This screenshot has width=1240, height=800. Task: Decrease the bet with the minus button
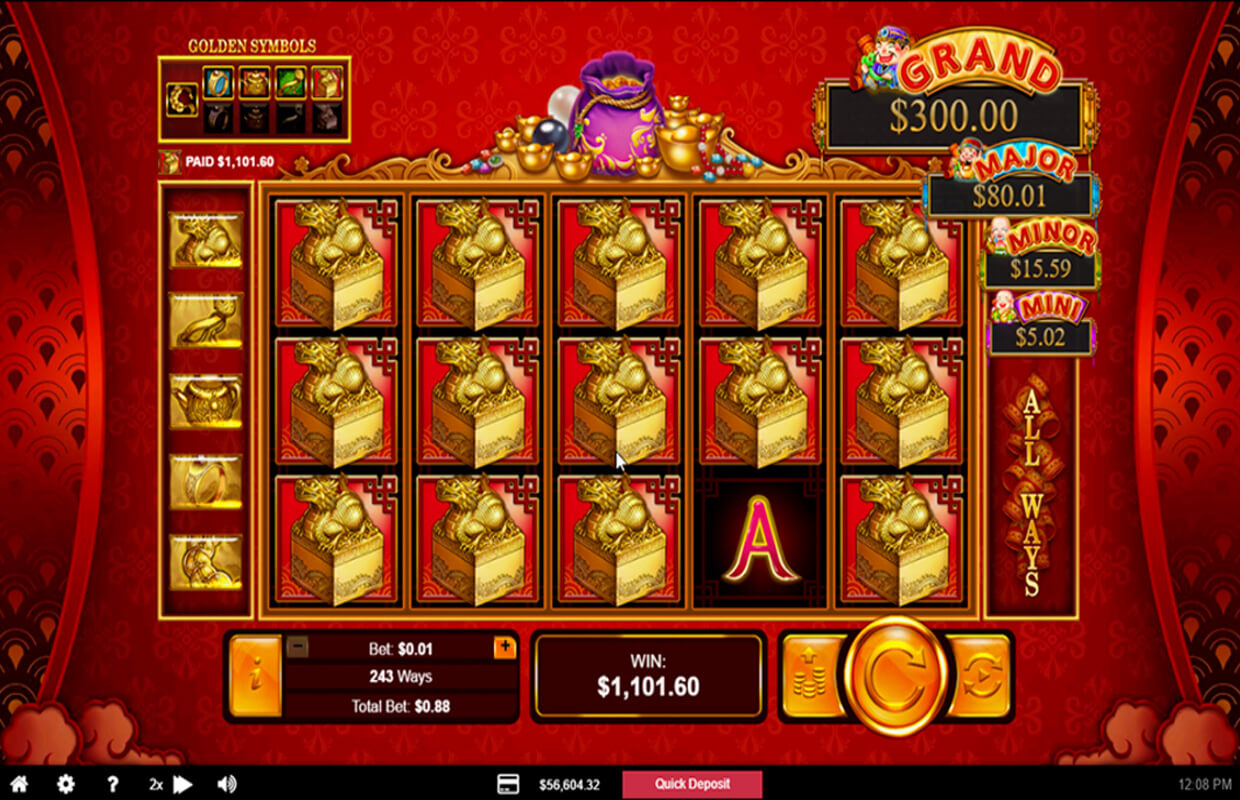(x=297, y=647)
